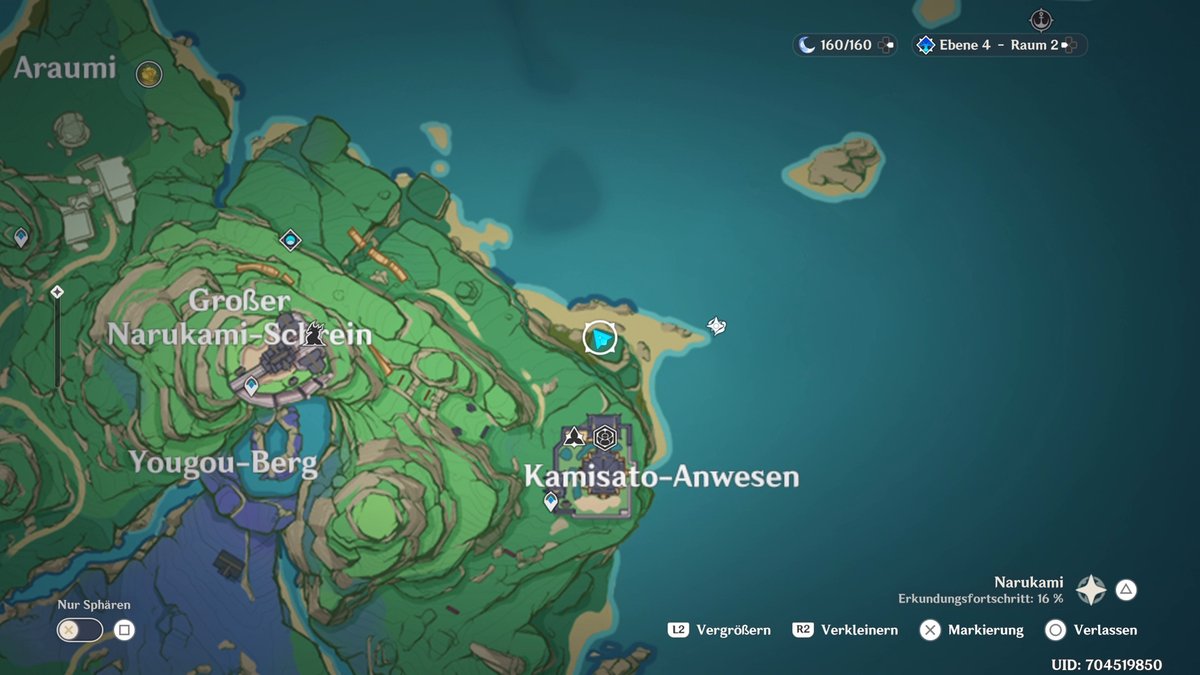This screenshot has height=675, width=1200.
Task: Choose the triangular marker at Kamisato-Anwesen
Action: [574, 436]
